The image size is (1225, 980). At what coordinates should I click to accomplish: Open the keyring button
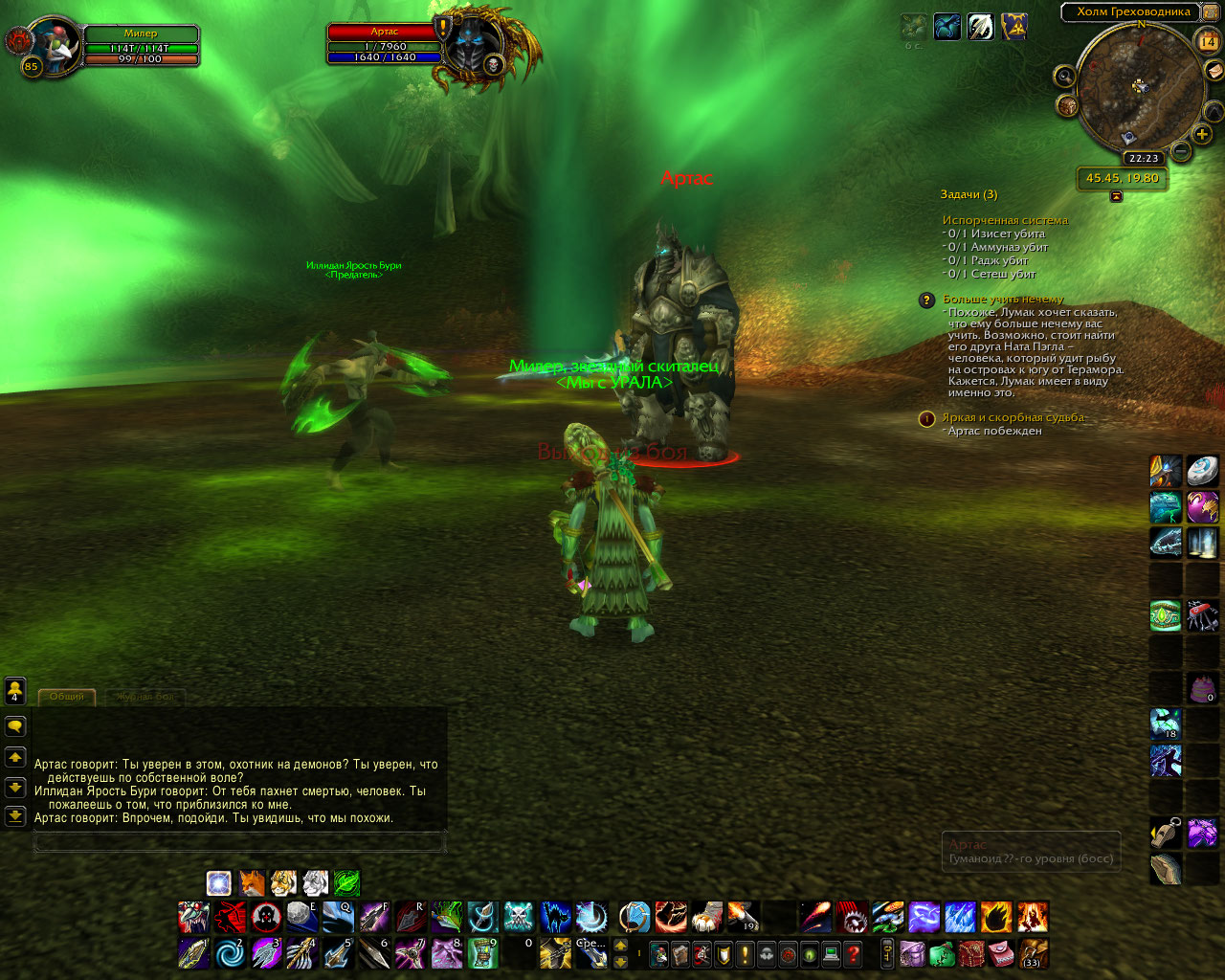(887, 953)
